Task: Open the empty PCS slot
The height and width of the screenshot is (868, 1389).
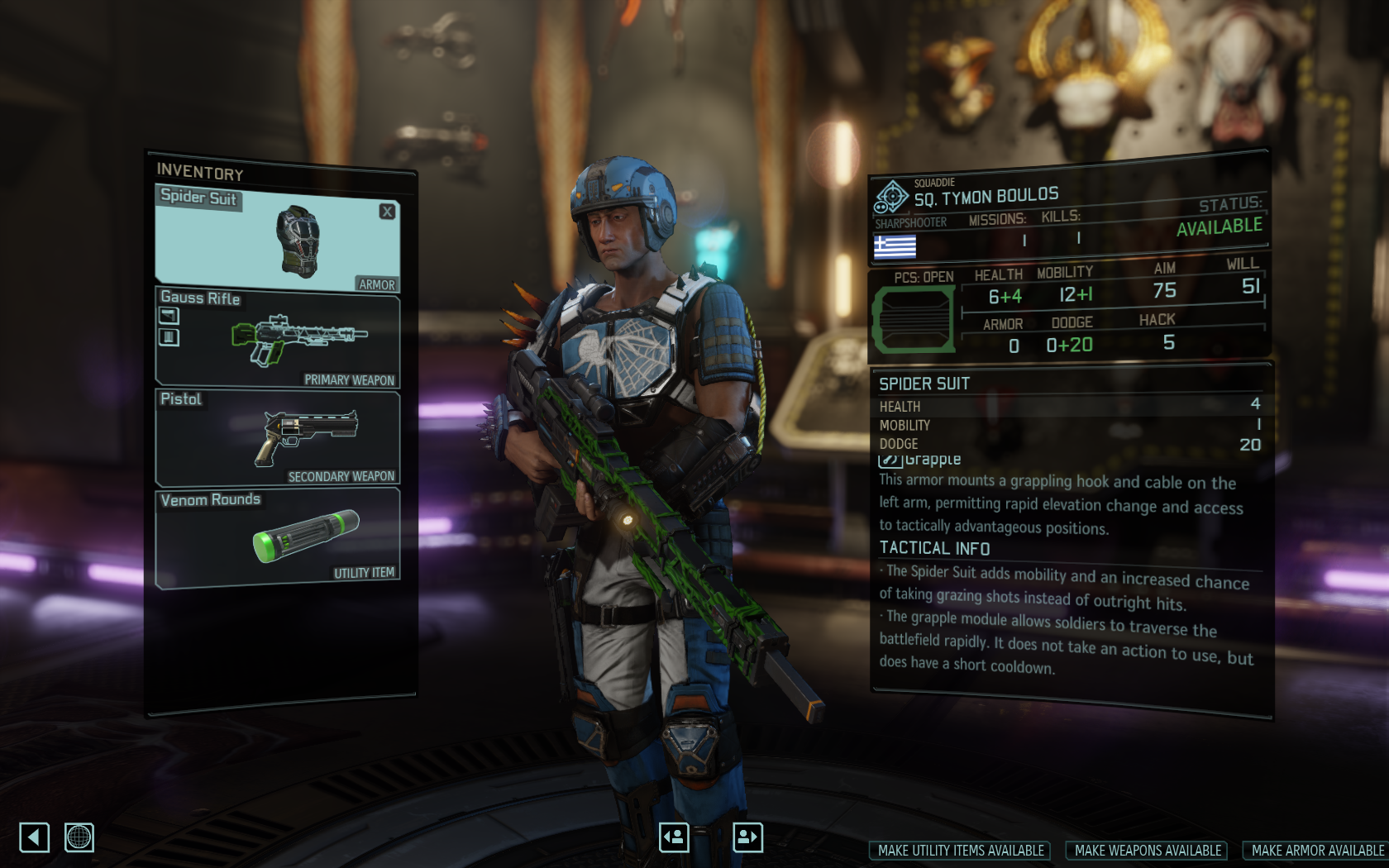Action: pyautogui.click(x=913, y=319)
